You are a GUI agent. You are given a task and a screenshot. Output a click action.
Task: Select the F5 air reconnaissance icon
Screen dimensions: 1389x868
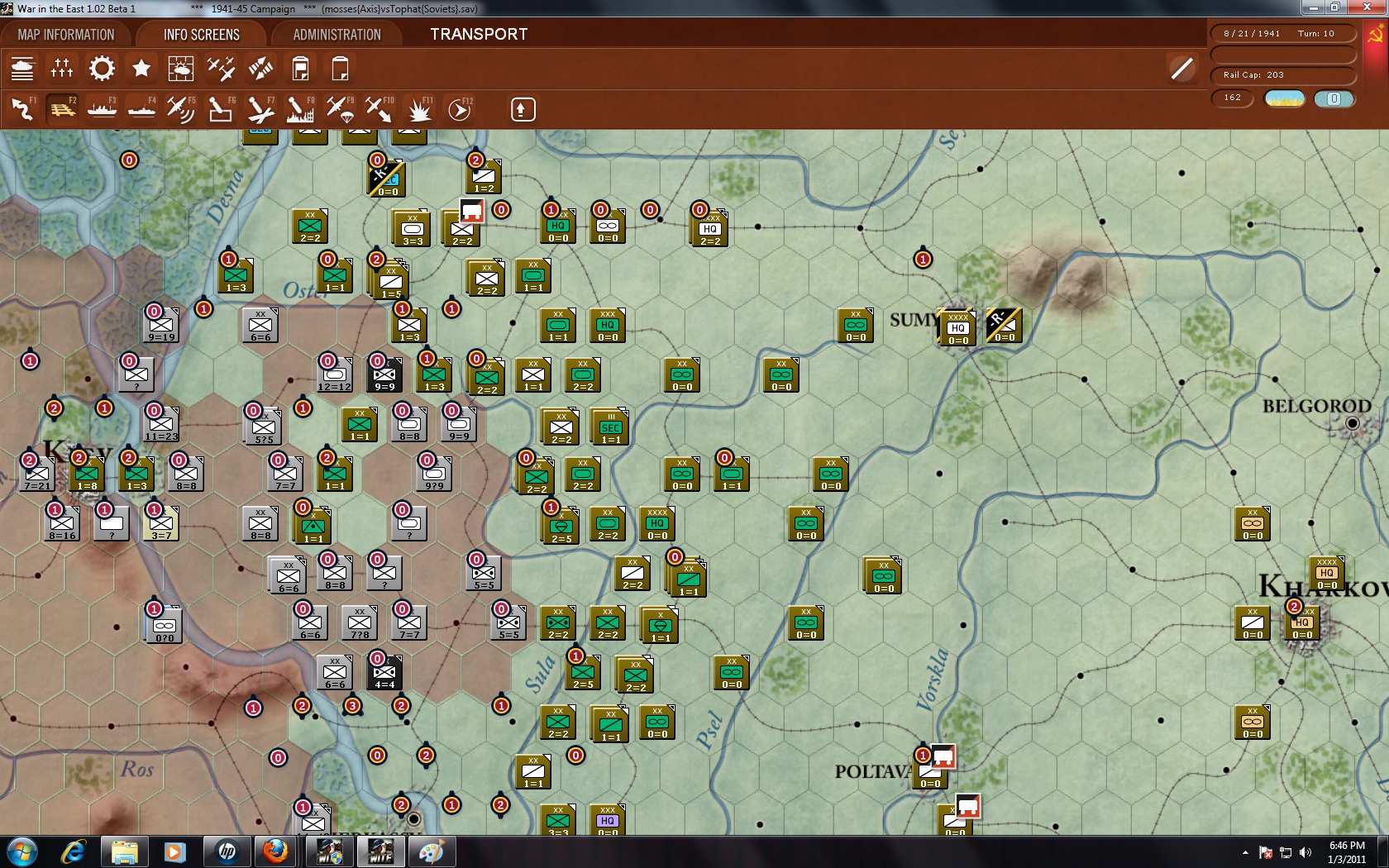(x=180, y=108)
